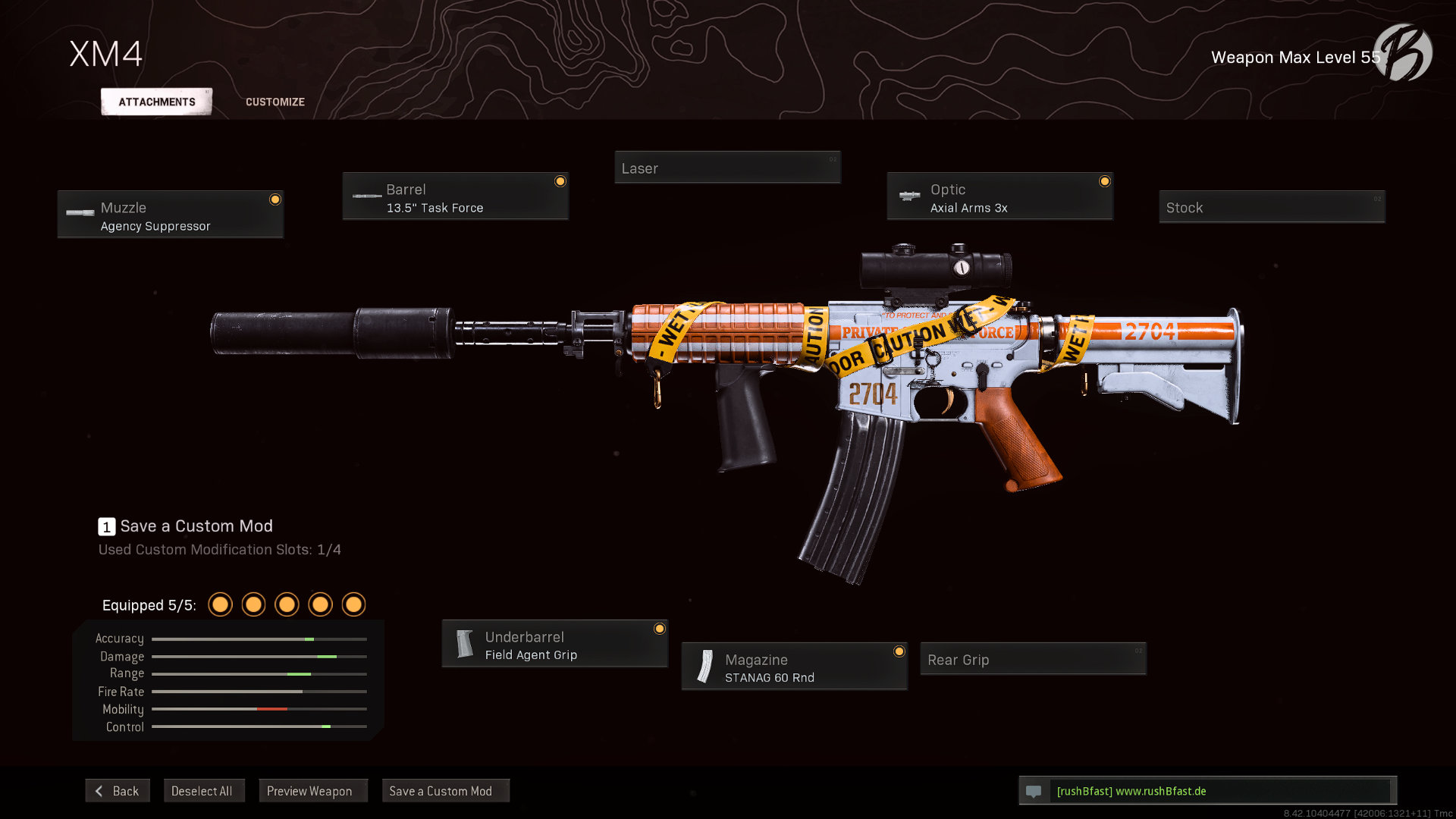Select the Attachments tab
Viewport: 1456px width, 819px height.
[x=155, y=101]
